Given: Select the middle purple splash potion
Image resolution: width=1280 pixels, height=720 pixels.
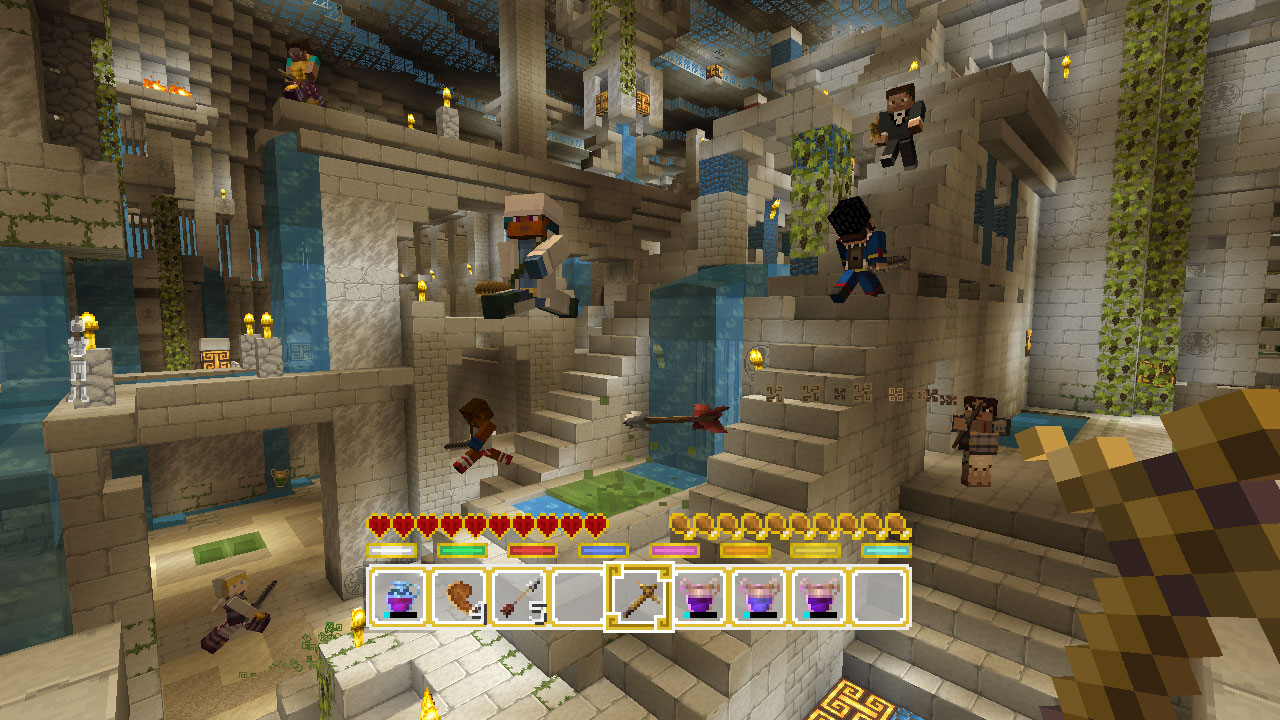Looking at the screenshot, I should [x=760, y=597].
